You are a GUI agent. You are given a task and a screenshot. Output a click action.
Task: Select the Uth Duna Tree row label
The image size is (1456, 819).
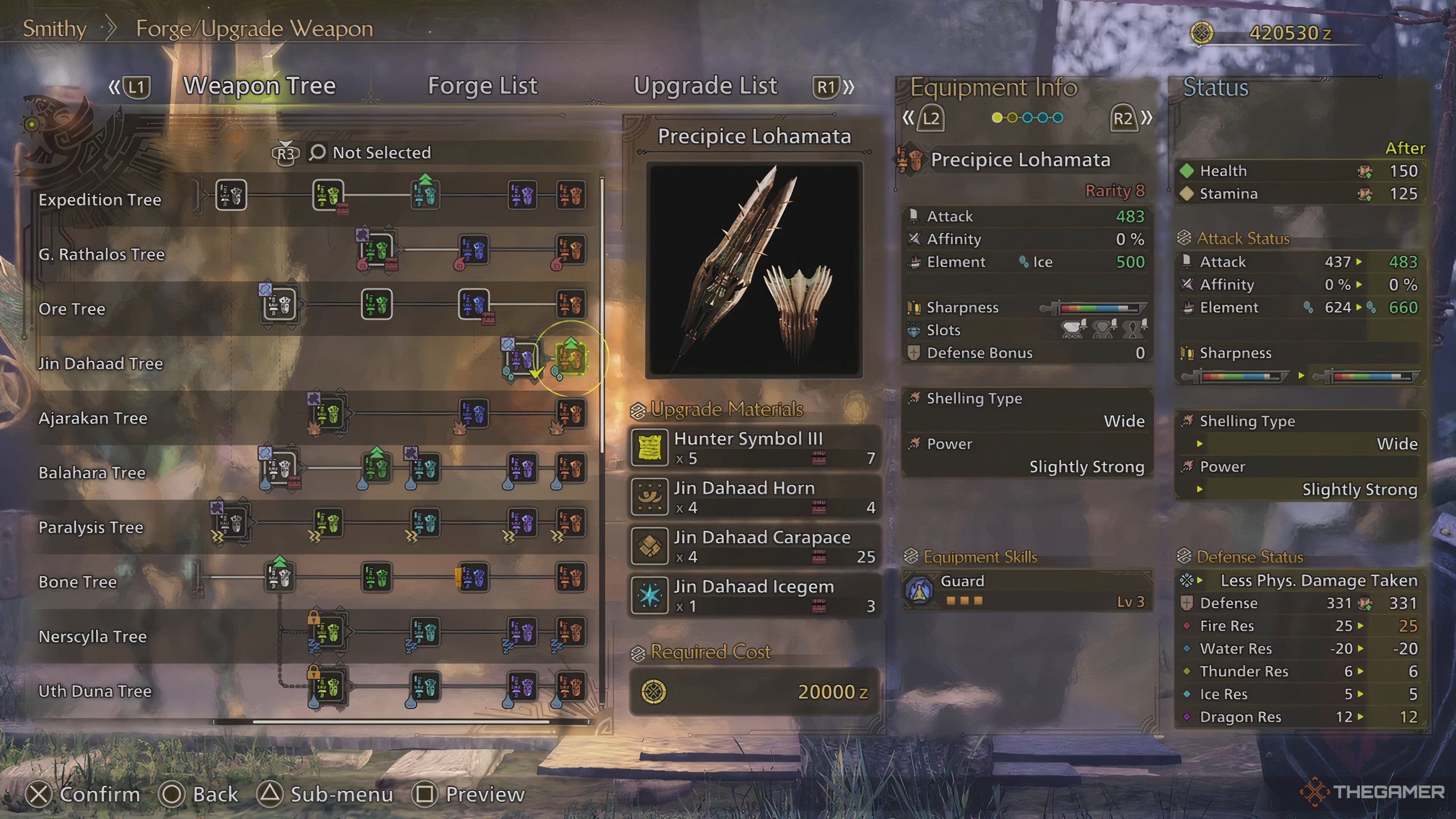coord(95,691)
